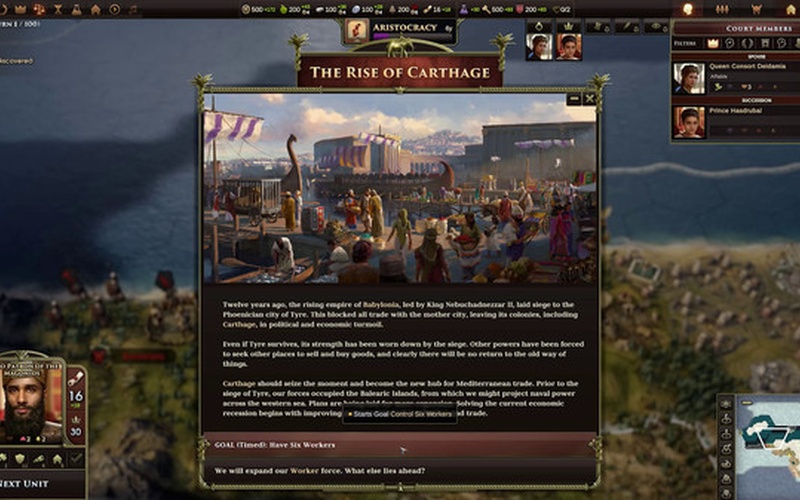Close the Rise of Carthage event window

coord(590,98)
